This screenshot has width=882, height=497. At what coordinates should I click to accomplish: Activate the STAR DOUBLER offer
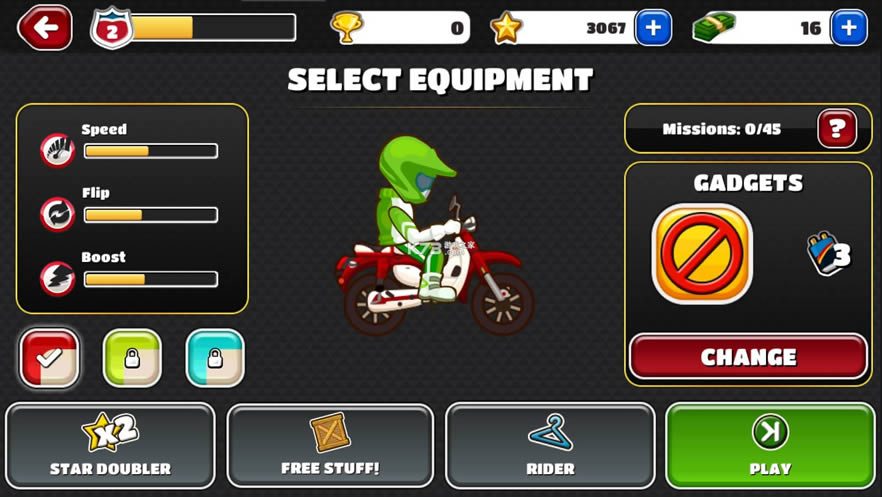coord(110,445)
